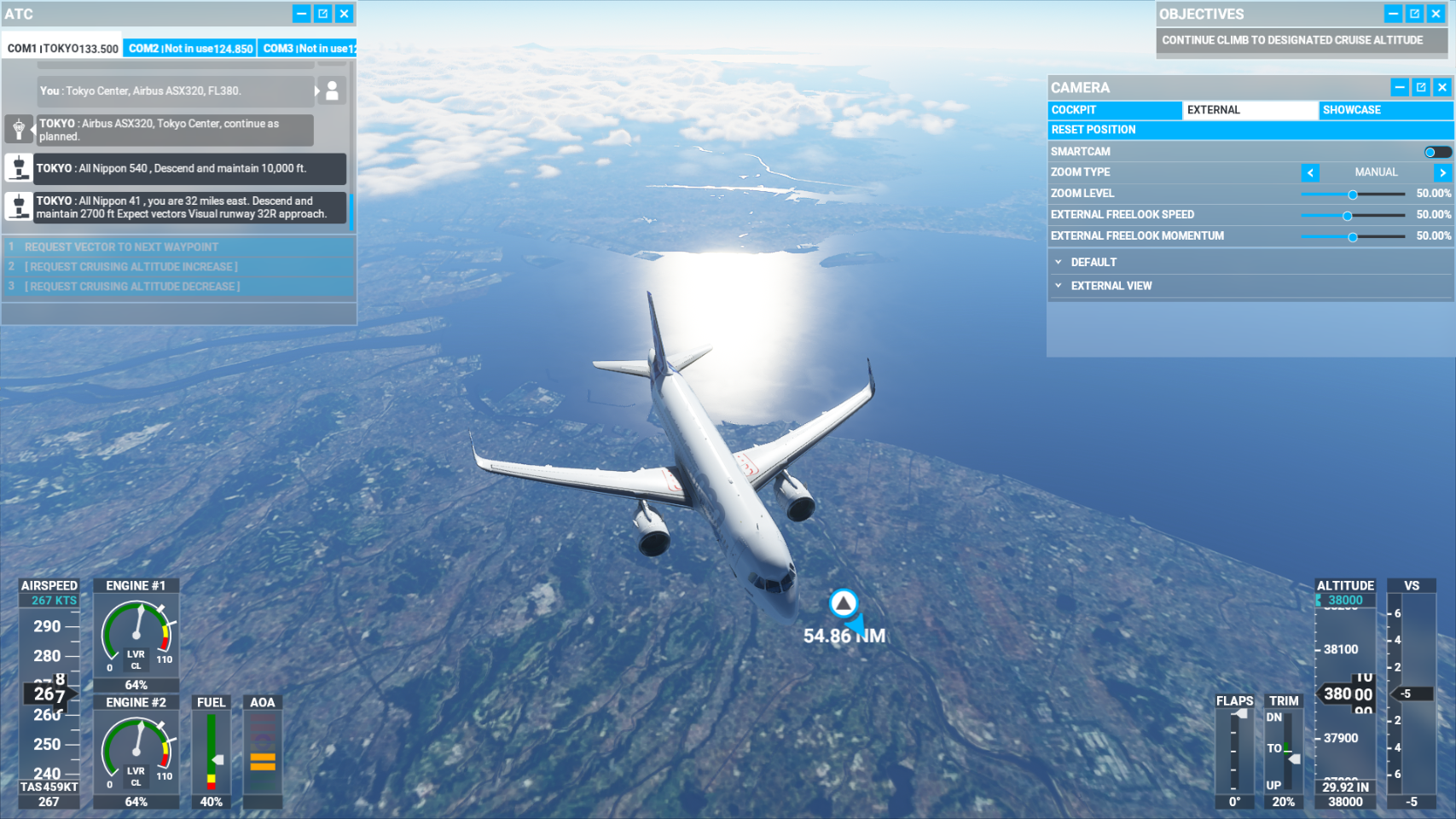Screen dimensions: 1456x819
Task: Expand the External View section
Action: (x=1111, y=286)
